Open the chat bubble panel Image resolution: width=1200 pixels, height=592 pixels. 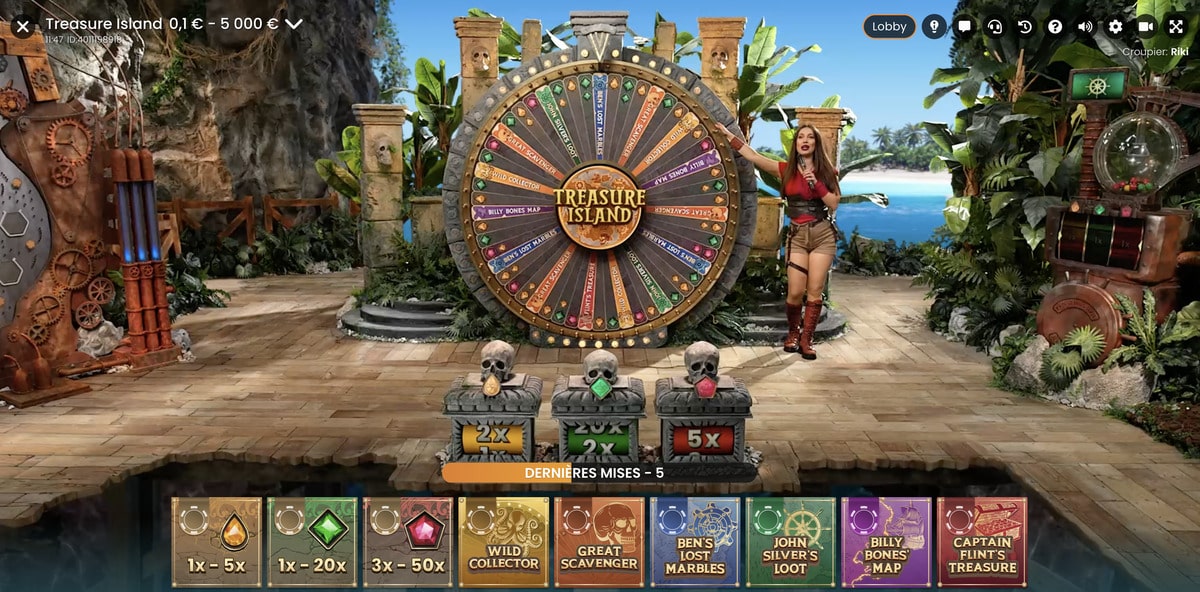964,27
